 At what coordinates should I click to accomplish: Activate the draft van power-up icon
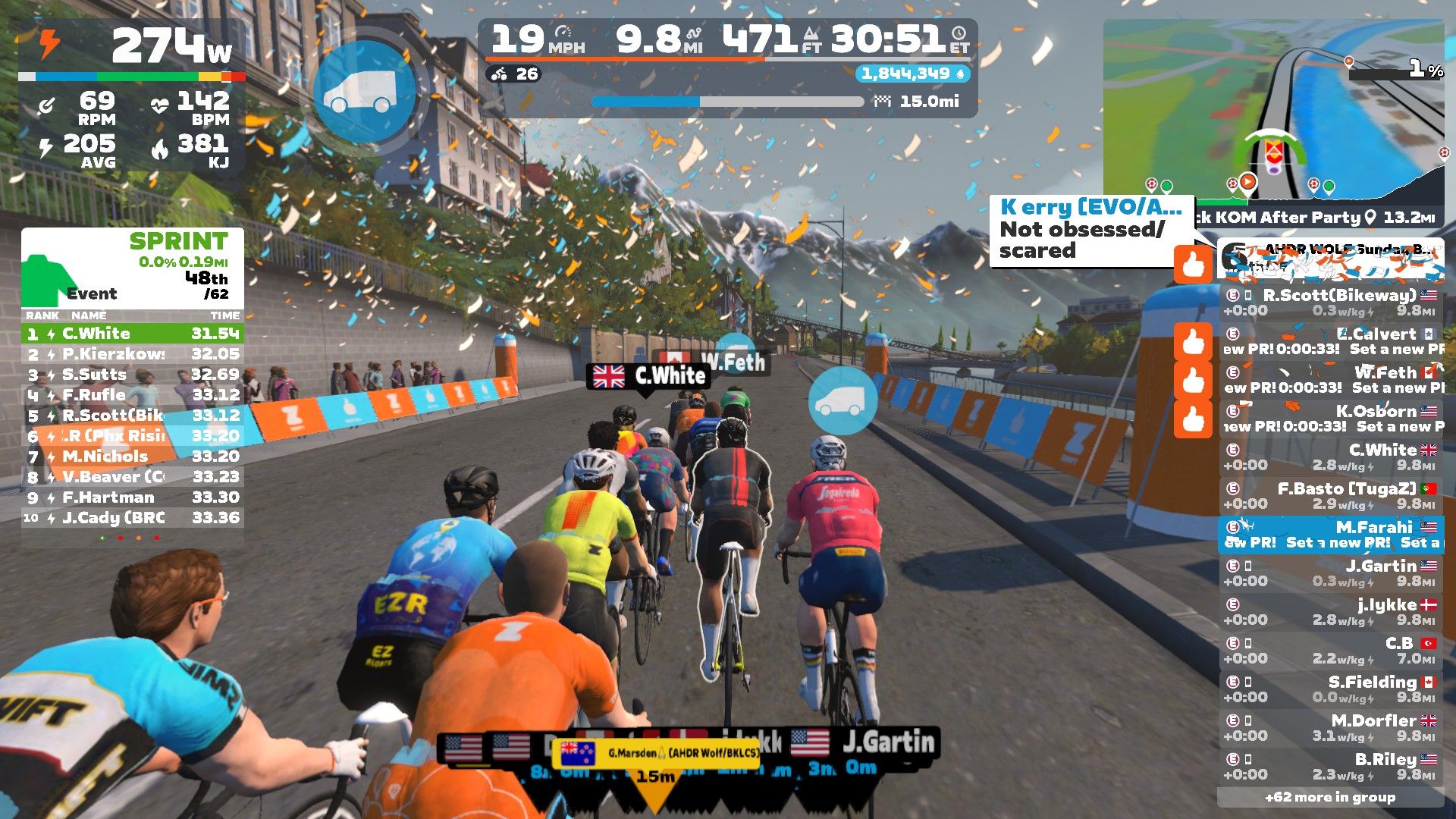[x=362, y=91]
